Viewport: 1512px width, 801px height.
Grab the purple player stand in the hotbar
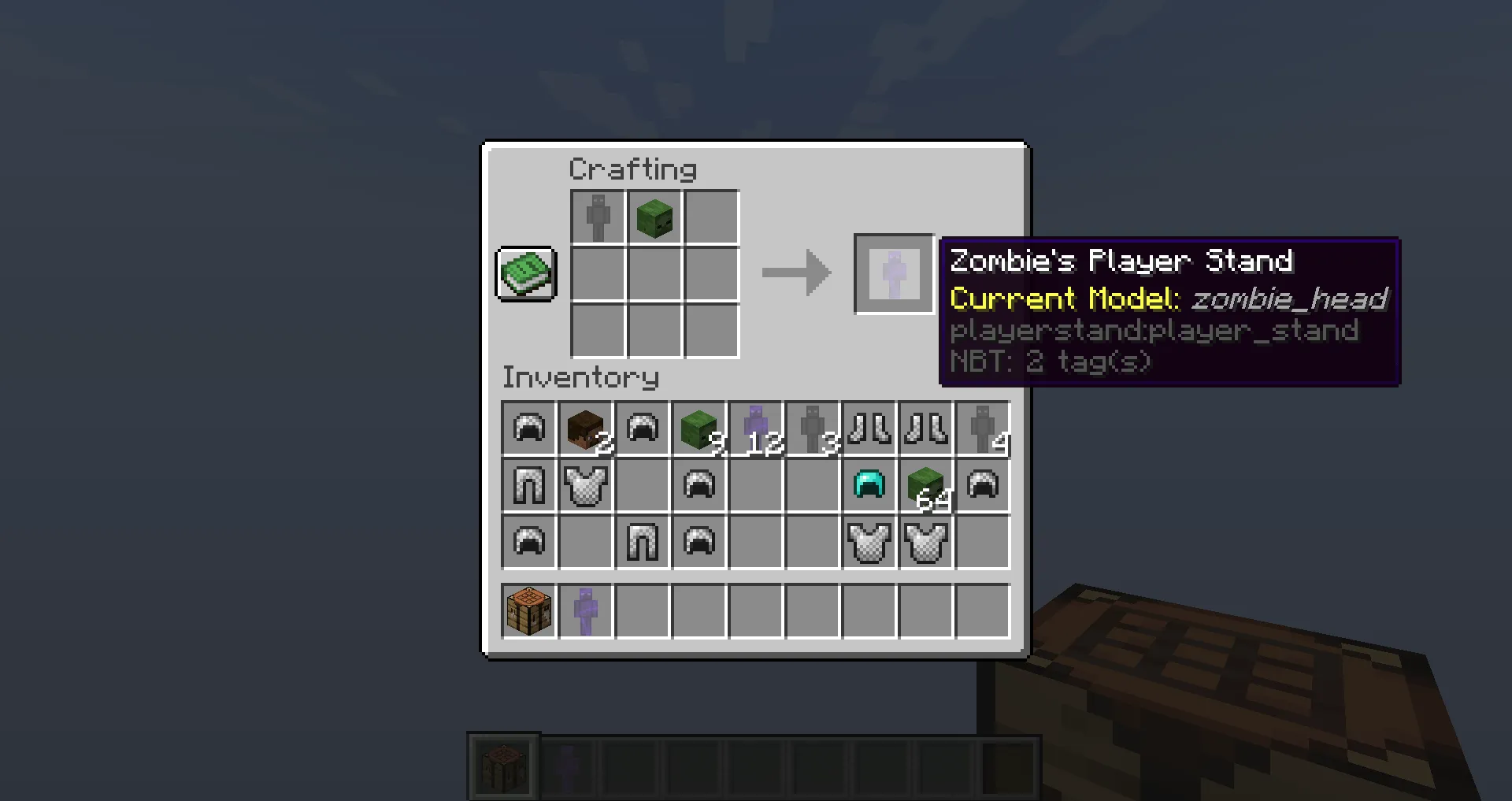click(586, 612)
